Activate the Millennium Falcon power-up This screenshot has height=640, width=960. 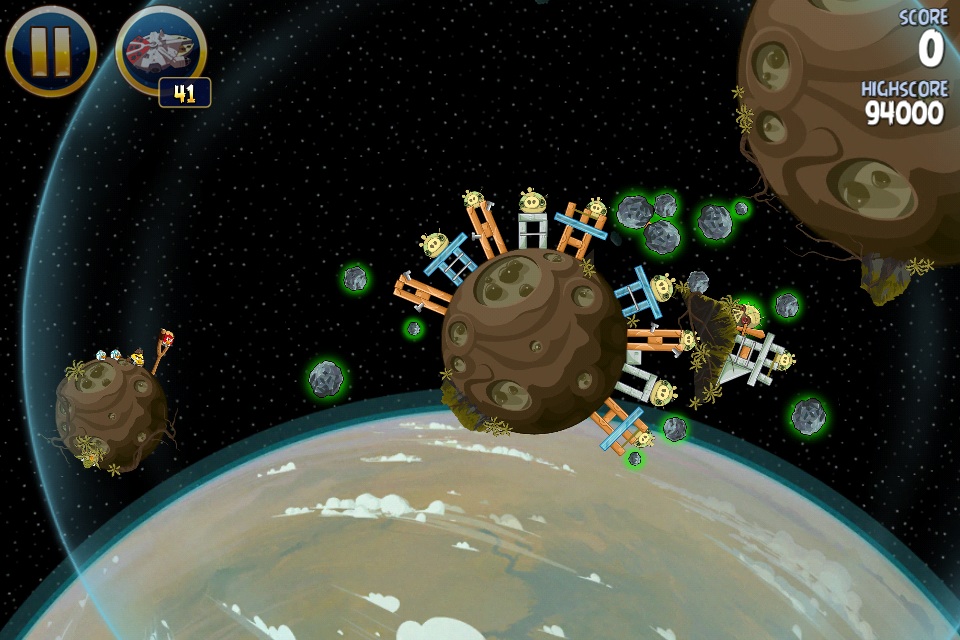point(160,50)
